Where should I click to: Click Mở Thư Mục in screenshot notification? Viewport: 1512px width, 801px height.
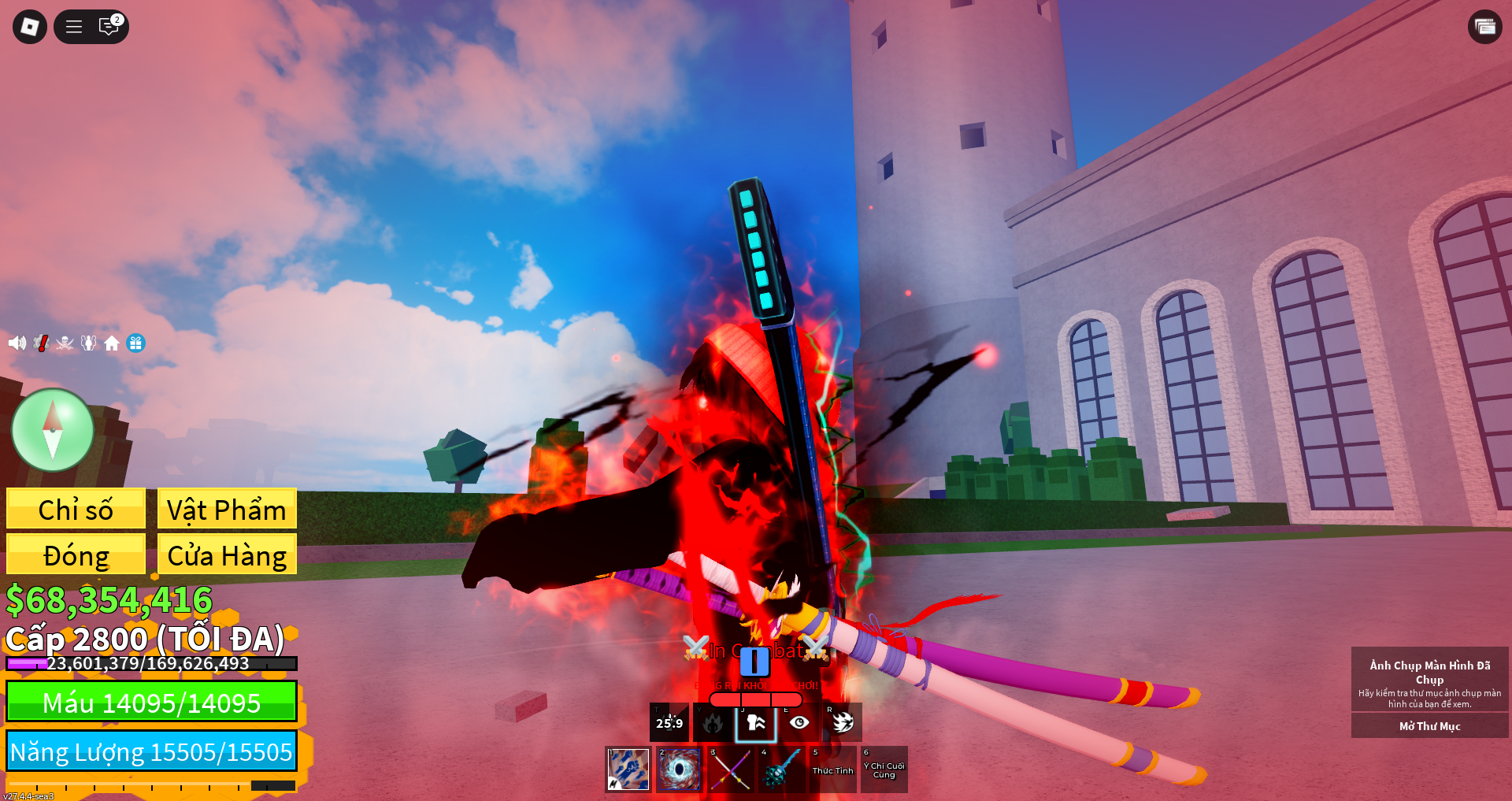click(x=1429, y=725)
